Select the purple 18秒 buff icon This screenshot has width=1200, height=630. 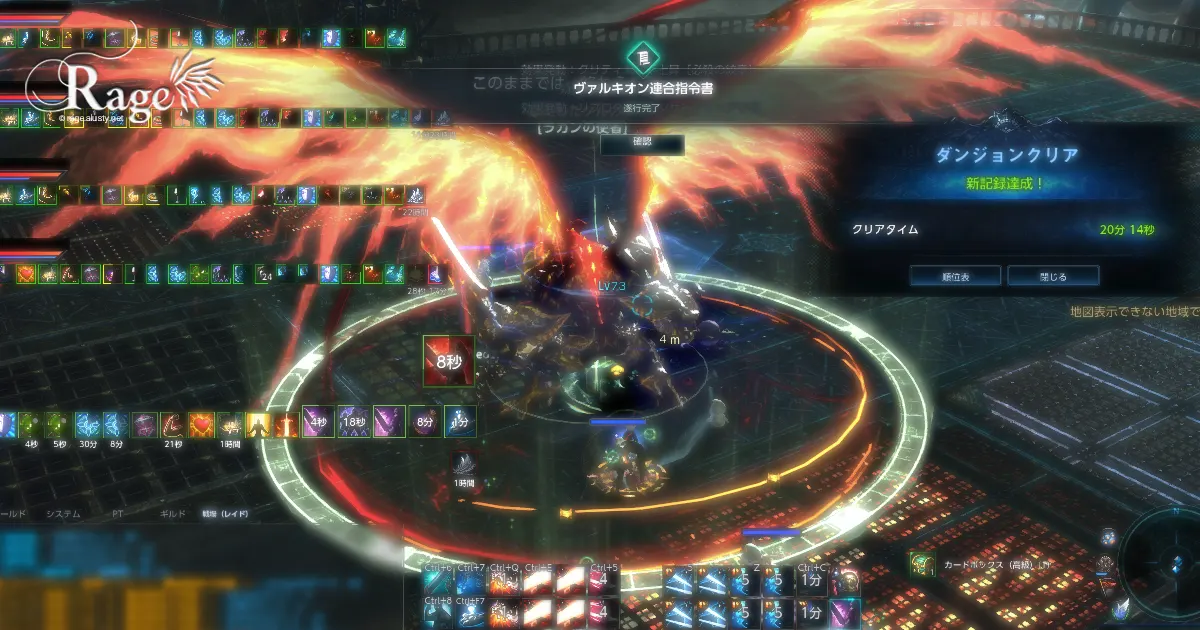coord(353,422)
